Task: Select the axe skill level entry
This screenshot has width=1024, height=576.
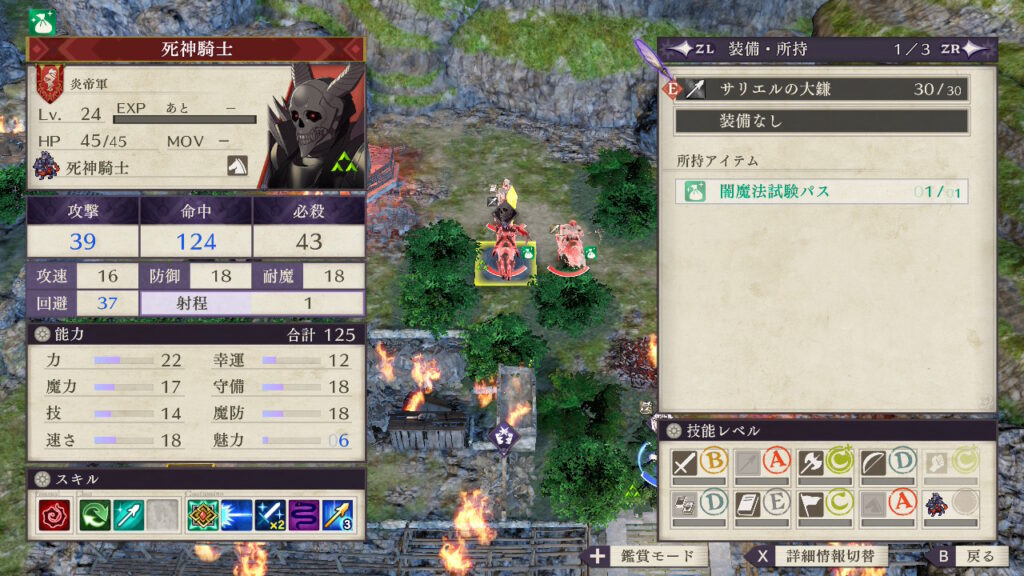Action: pyautogui.click(x=823, y=463)
